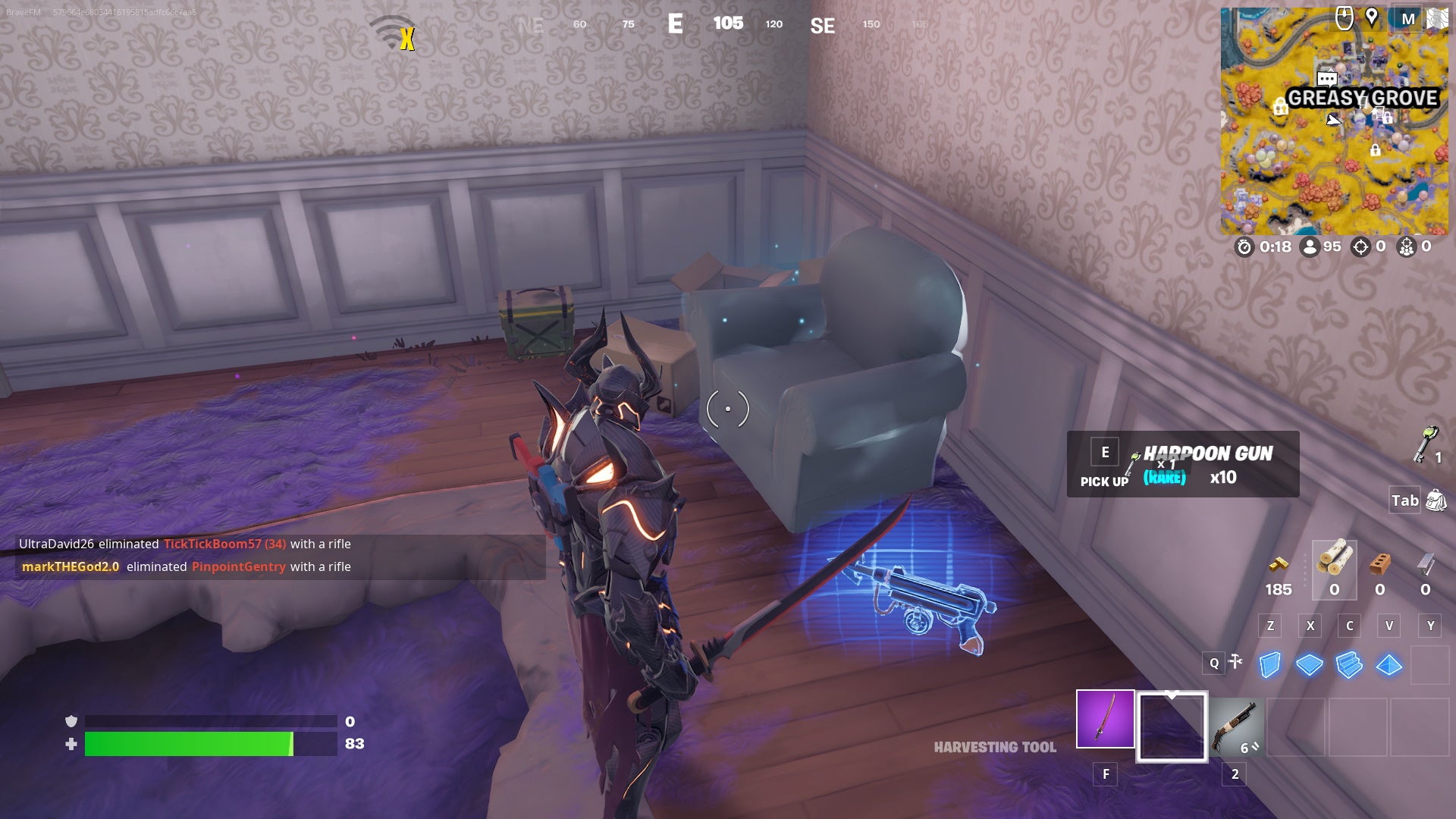The width and height of the screenshot is (1456, 819).
Task: Click the location marker icon above the minimap
Action: tap(1373, 17)
